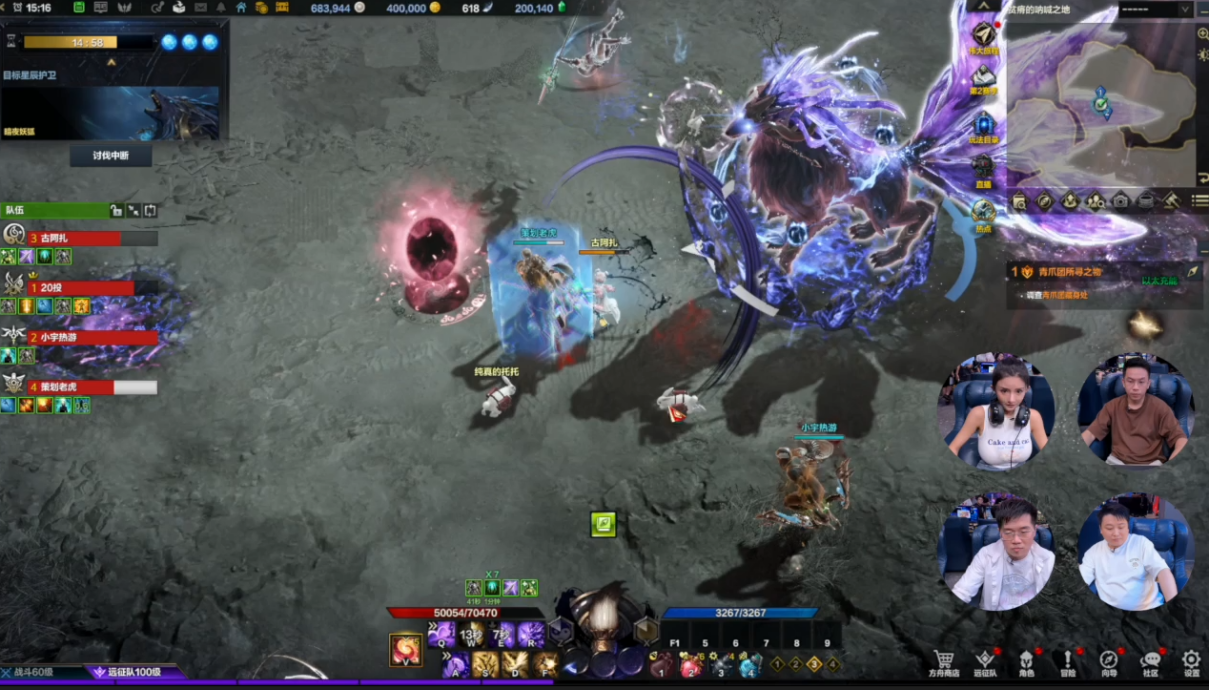Screen dimensions: 1210x690
Task: Click the 讨伐中断 abort raid button
Action: click(x=111, y=155)
